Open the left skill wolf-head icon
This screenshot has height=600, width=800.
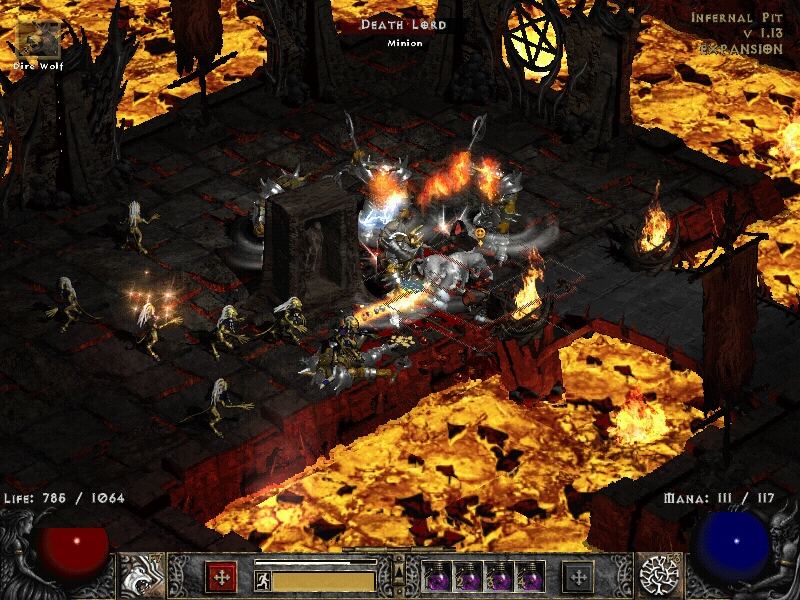pyautogui.click(x=140, y=575)
